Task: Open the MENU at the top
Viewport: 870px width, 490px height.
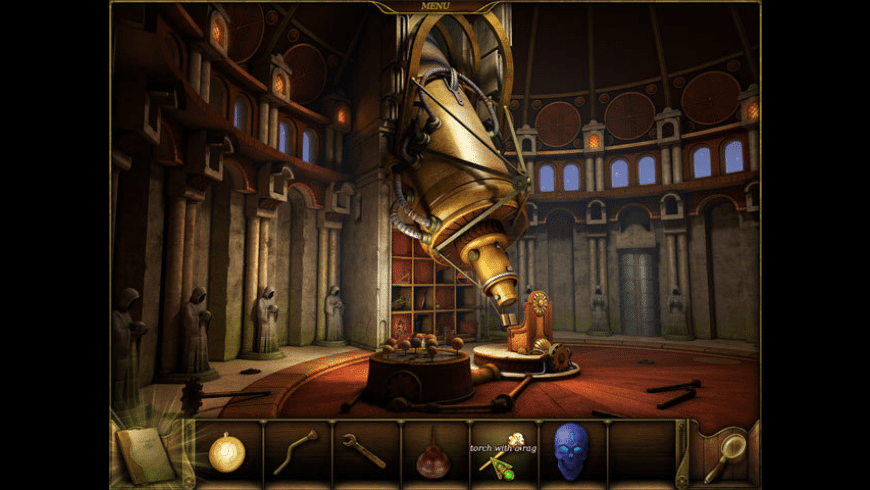Action: click(435, 6)
